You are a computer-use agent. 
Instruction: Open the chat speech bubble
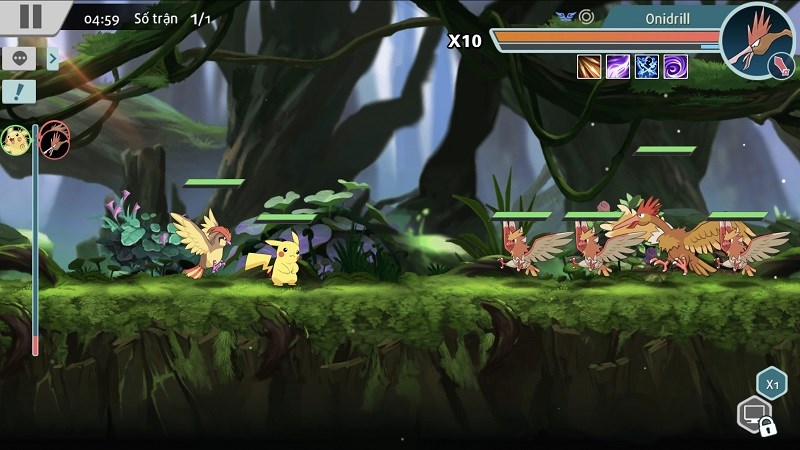click(18, 58)
